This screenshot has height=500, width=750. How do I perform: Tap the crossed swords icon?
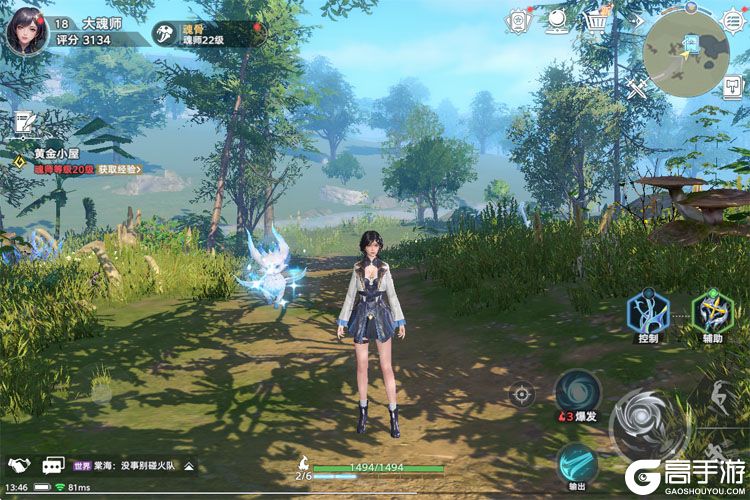[x=637, y=88]
